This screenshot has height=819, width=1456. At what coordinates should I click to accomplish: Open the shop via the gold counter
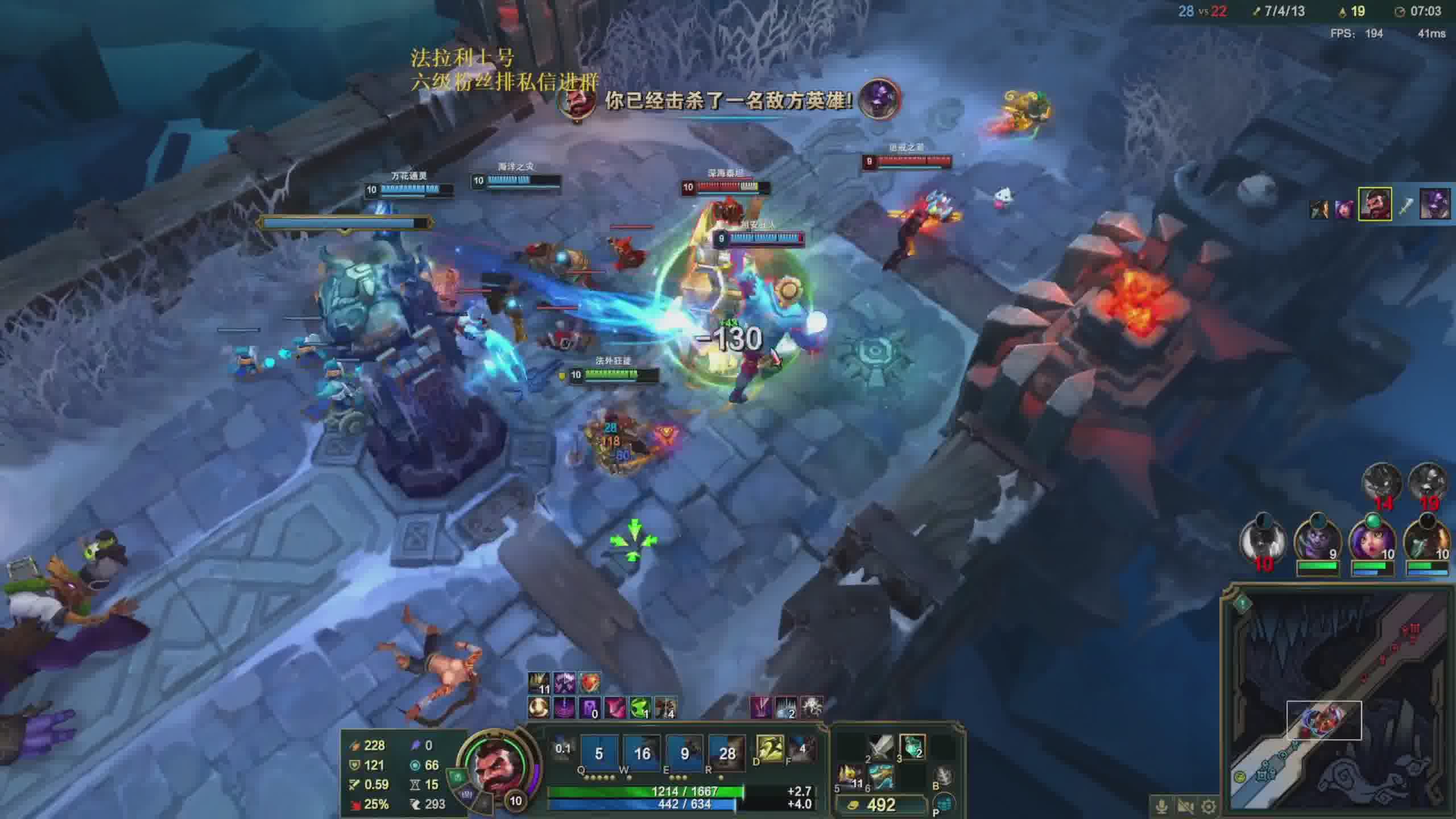880,805
